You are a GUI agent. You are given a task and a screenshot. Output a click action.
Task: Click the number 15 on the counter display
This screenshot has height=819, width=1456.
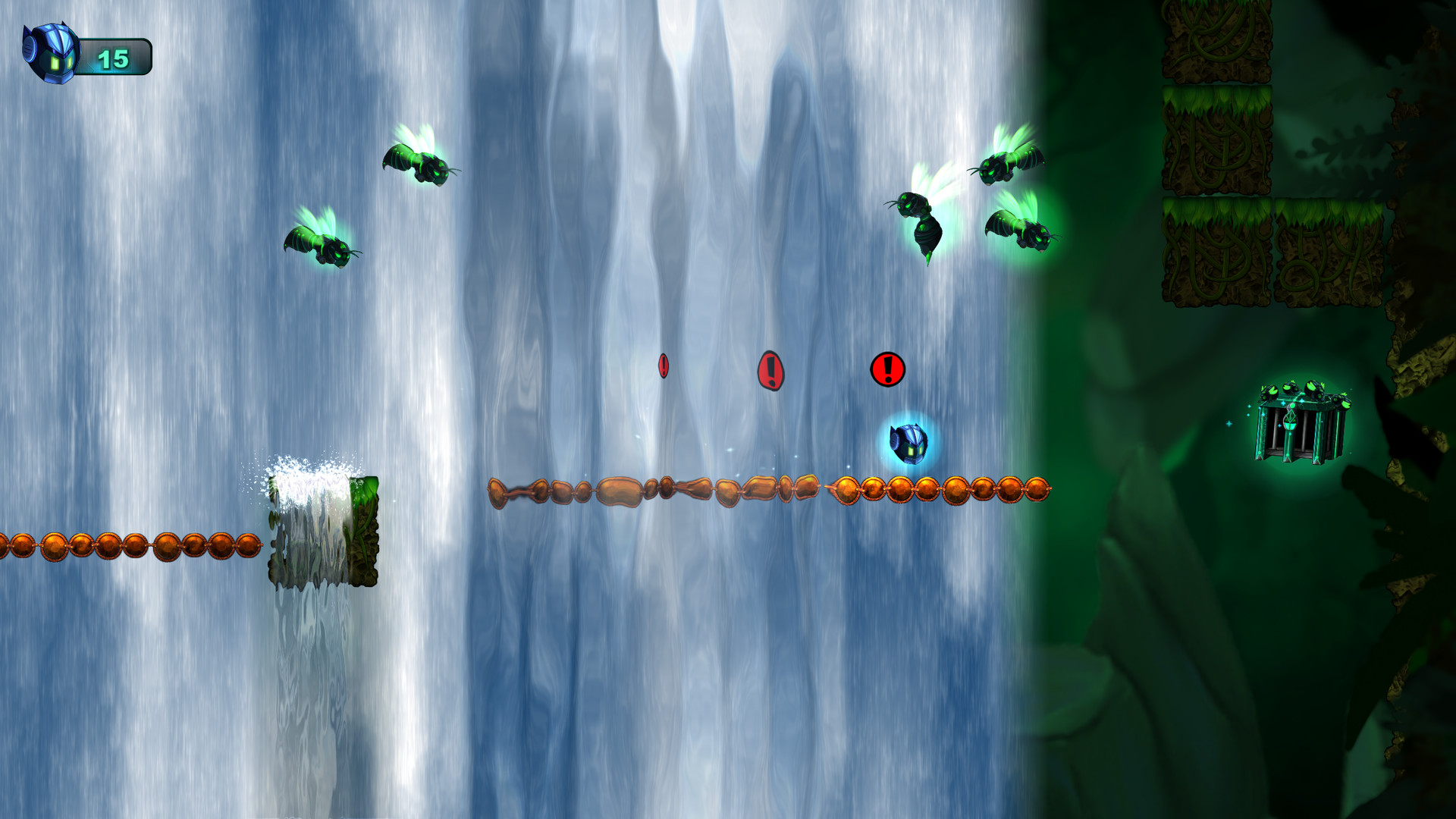coord(112,58)
